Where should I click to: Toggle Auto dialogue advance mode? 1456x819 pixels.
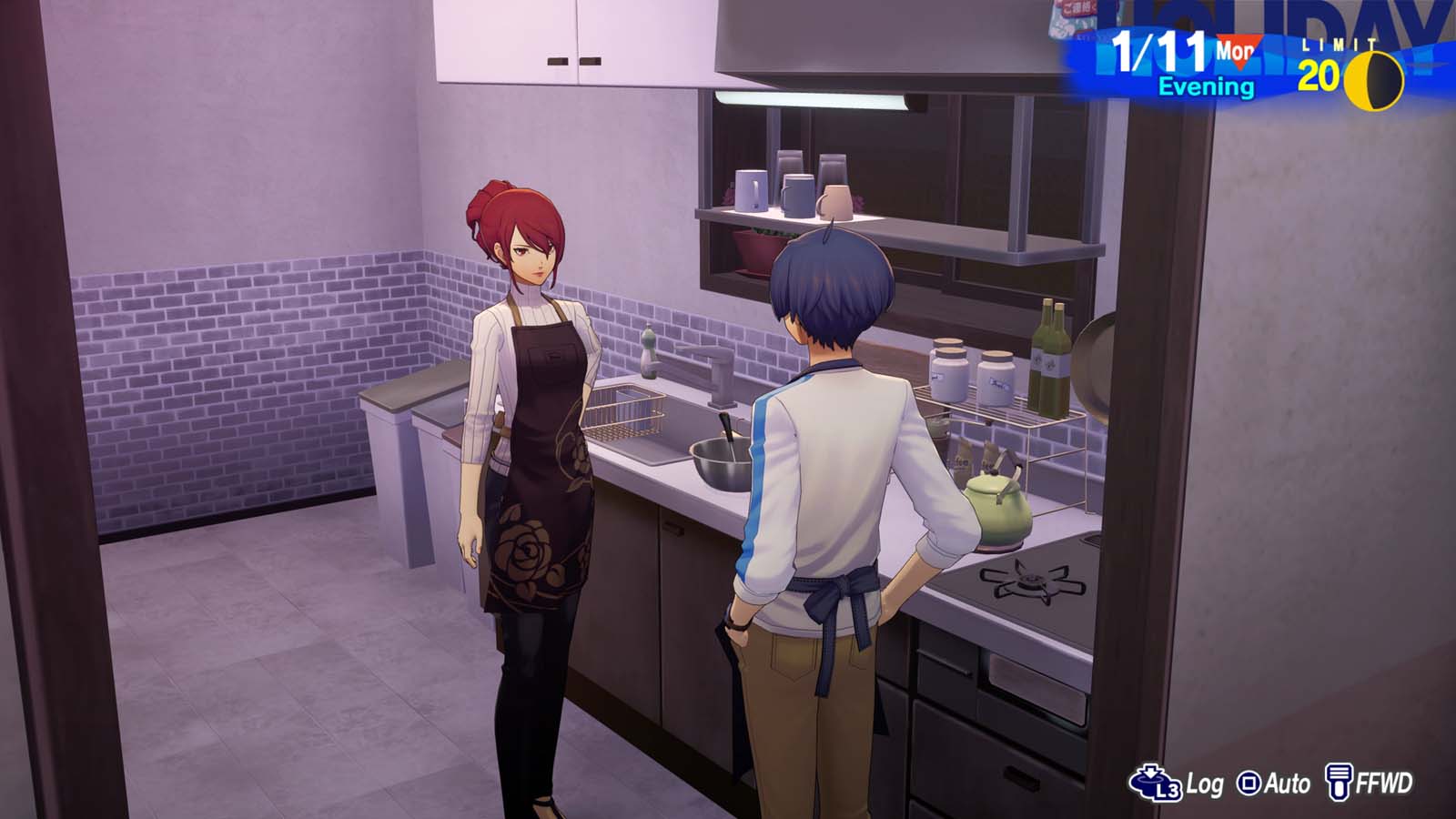[1287, 780]
